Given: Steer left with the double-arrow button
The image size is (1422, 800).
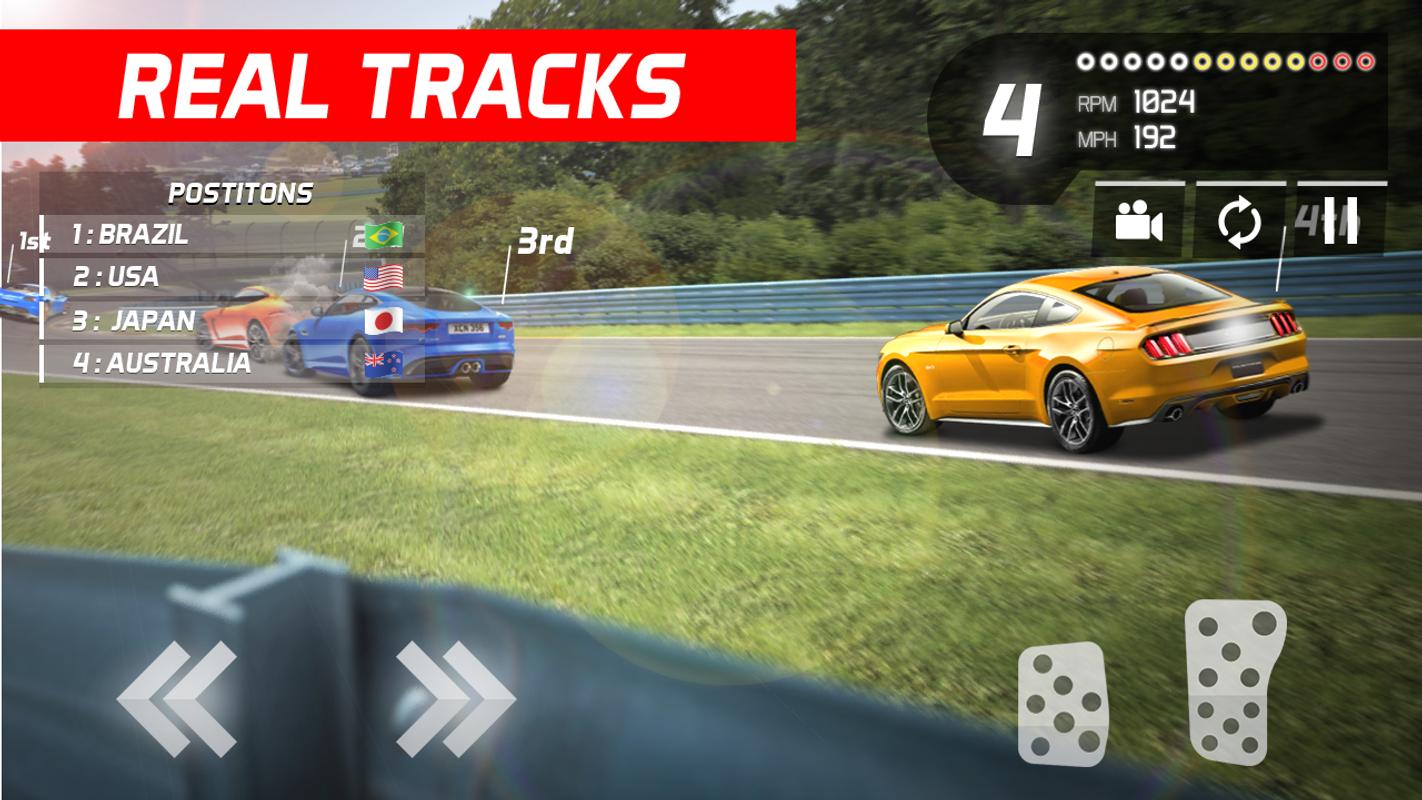Looking at the screenshot, I should coord(178,698).
